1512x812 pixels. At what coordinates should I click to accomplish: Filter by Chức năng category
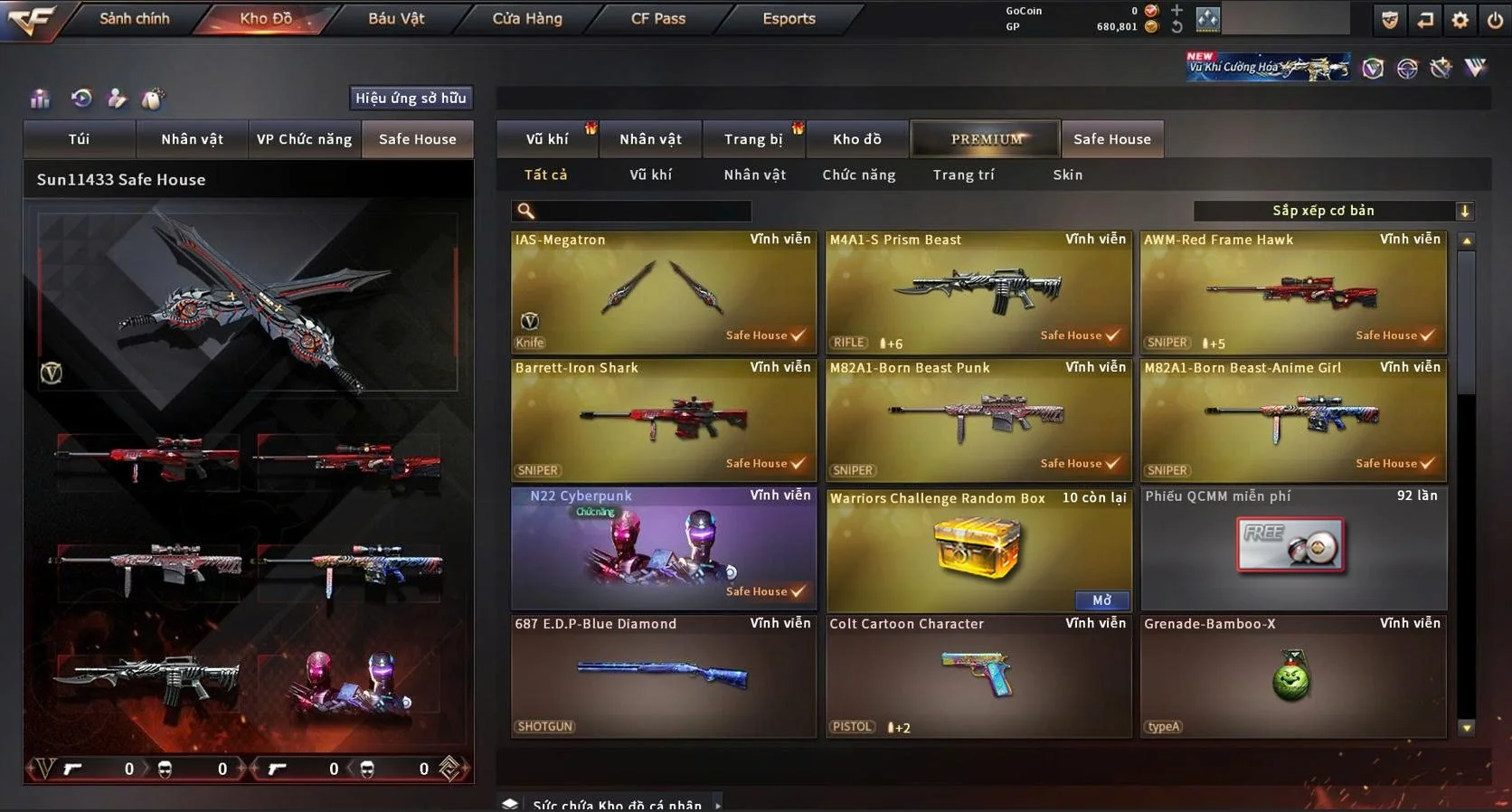pyautogui.click(x=858, y=175)
